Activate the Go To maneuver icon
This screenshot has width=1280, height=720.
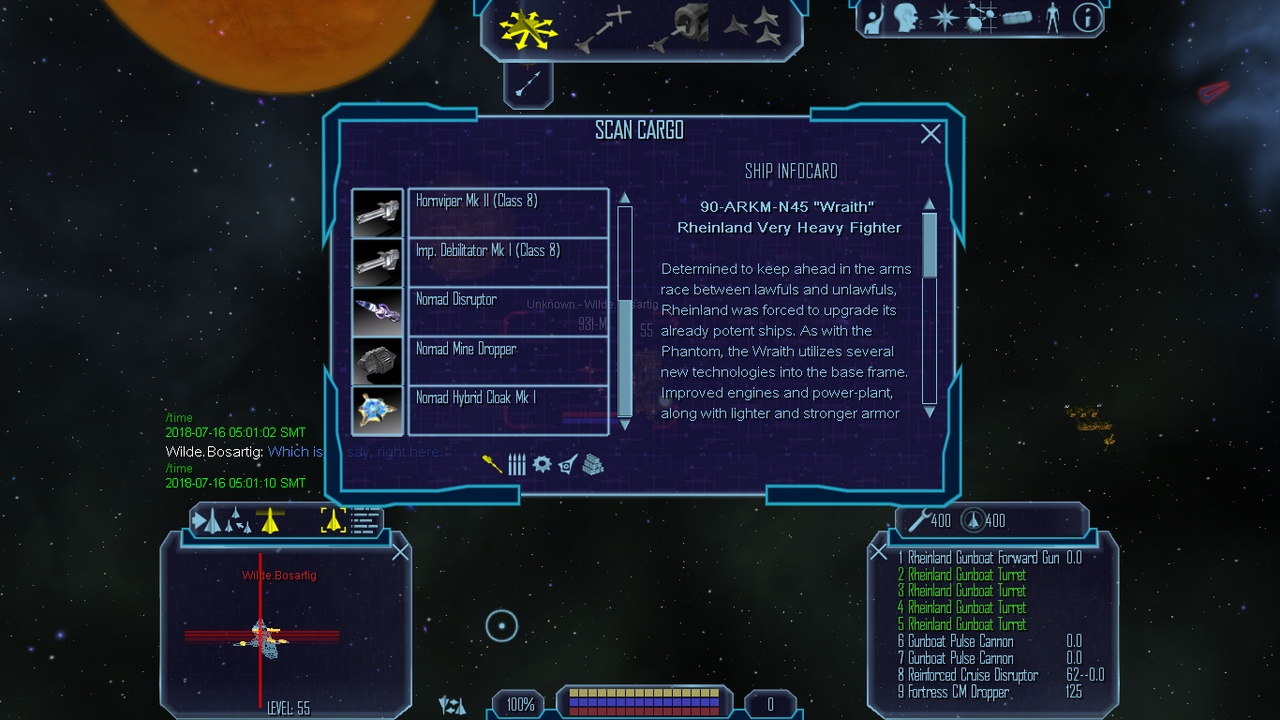tap(603, 28)
